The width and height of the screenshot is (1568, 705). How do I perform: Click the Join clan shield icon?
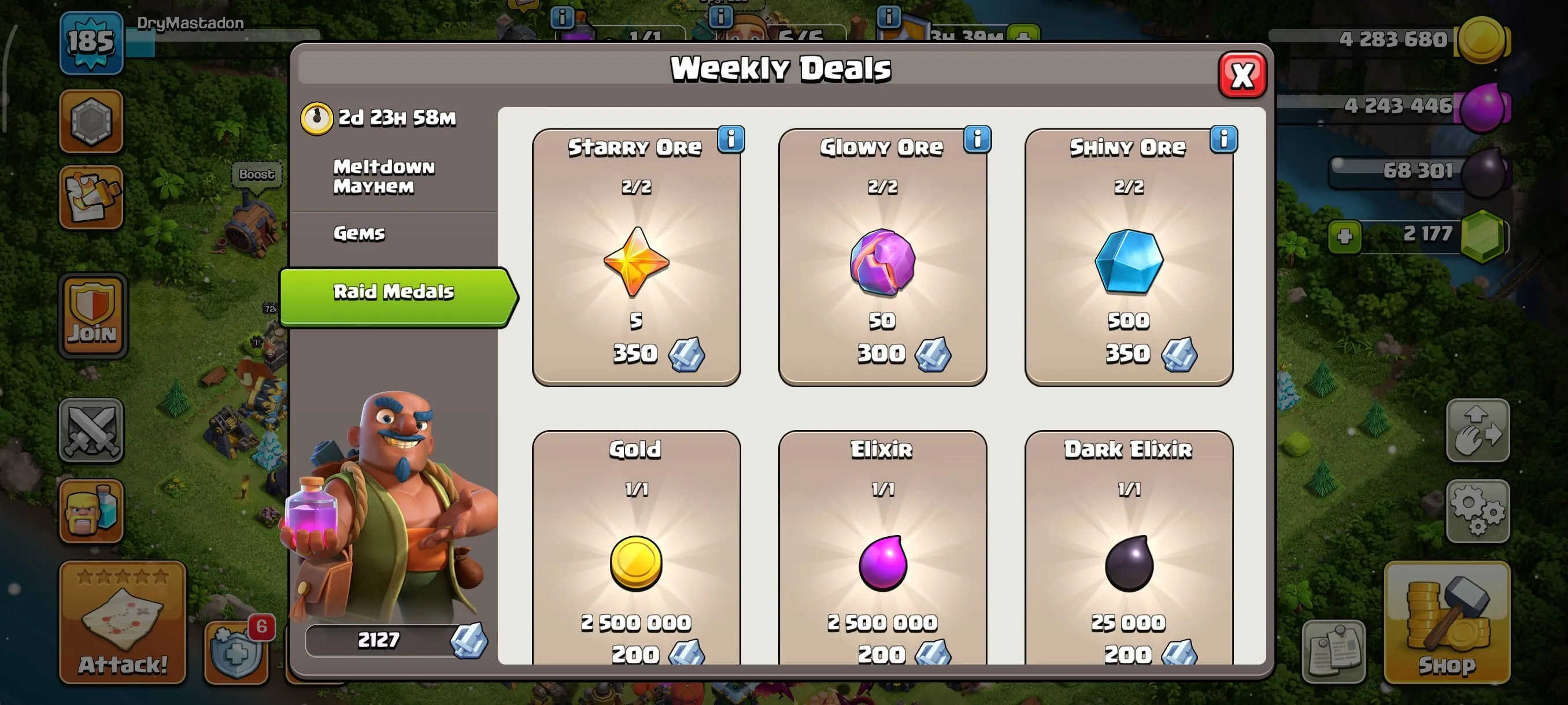91,313
